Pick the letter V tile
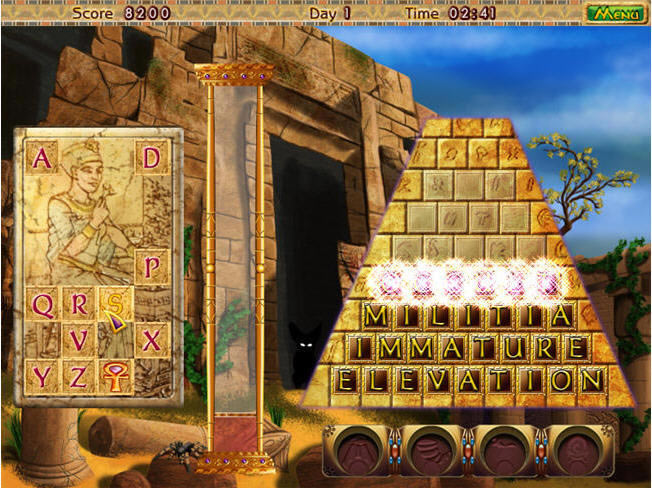652x488 pixels. [79, 340]
